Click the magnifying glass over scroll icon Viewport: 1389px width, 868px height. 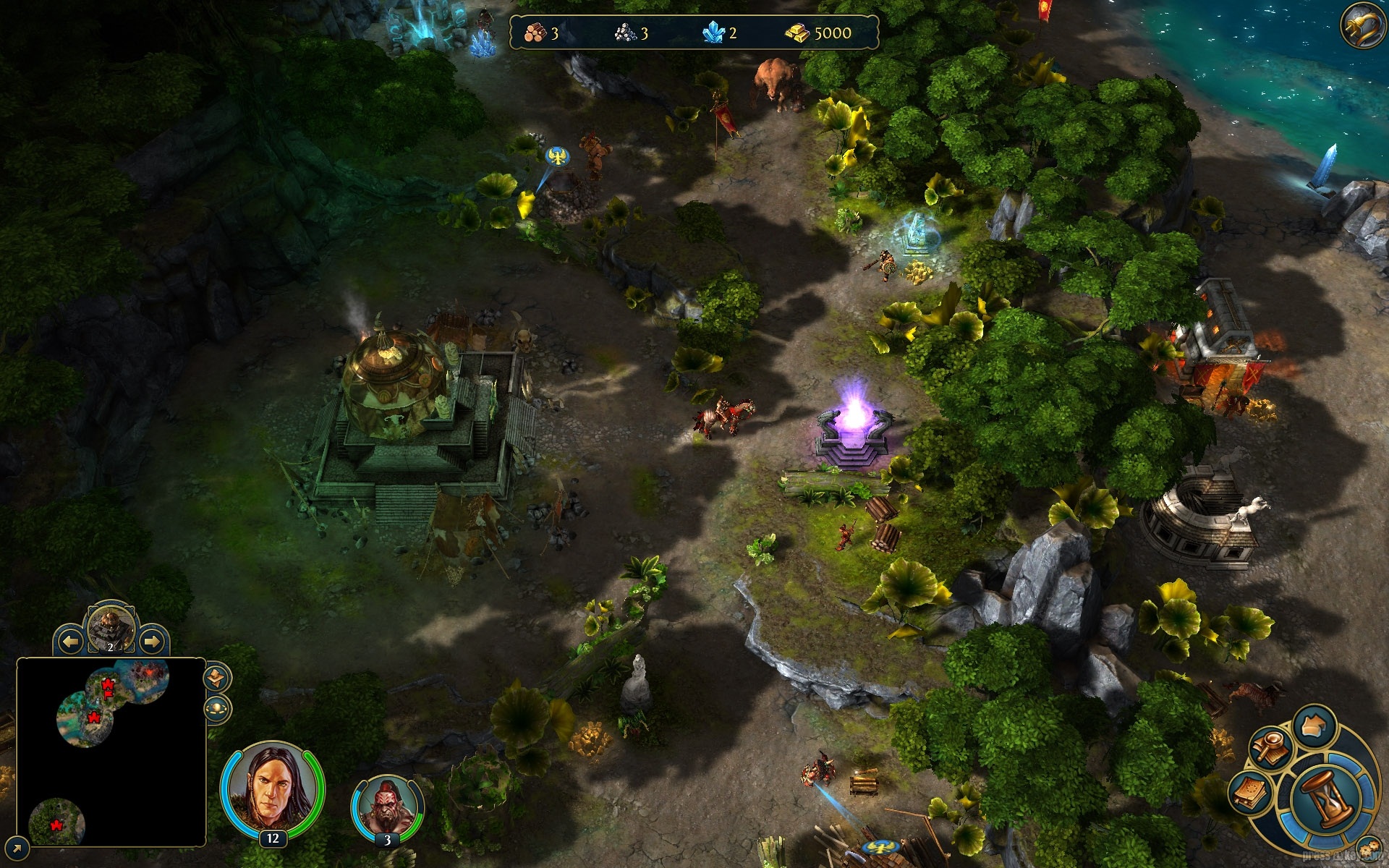[x=1270, y=747]
